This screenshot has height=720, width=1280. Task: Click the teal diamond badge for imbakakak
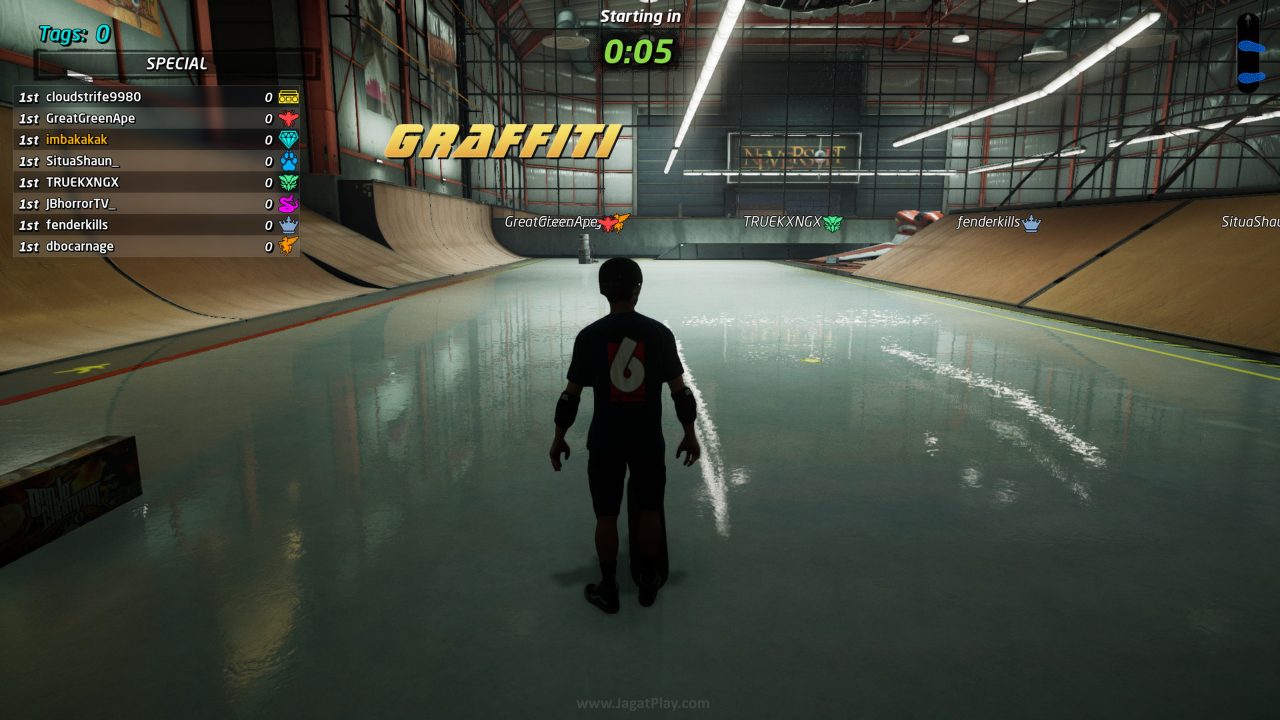click(x=287, y=139)
